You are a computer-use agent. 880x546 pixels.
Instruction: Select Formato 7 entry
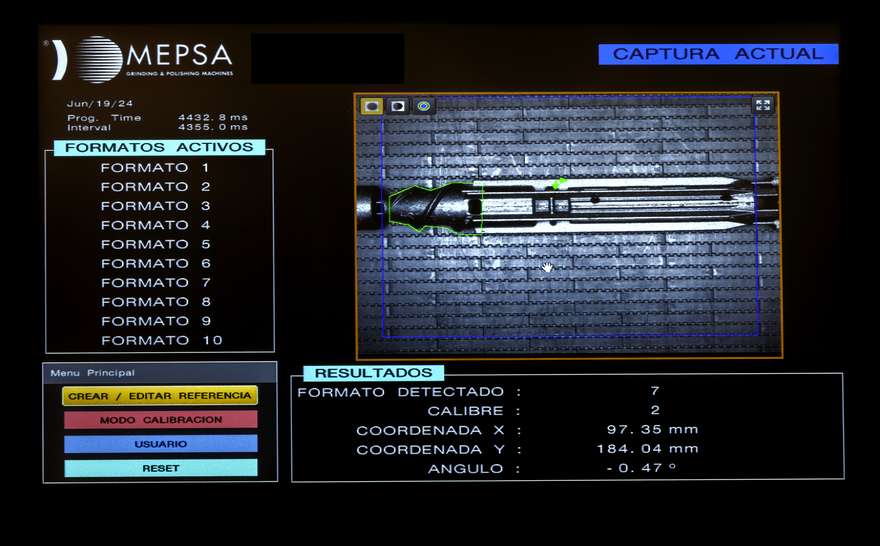click(155, 283)
